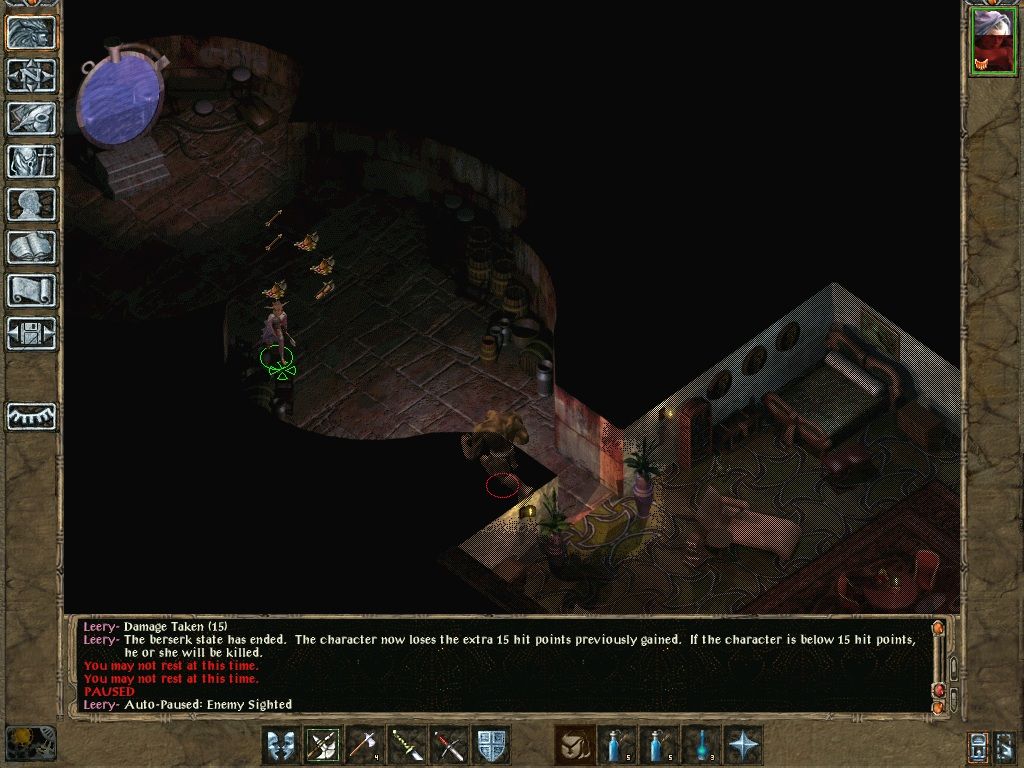Equip the throwing axe with count 4
The image size is (1024, 768).
click(x=366, y=745)
